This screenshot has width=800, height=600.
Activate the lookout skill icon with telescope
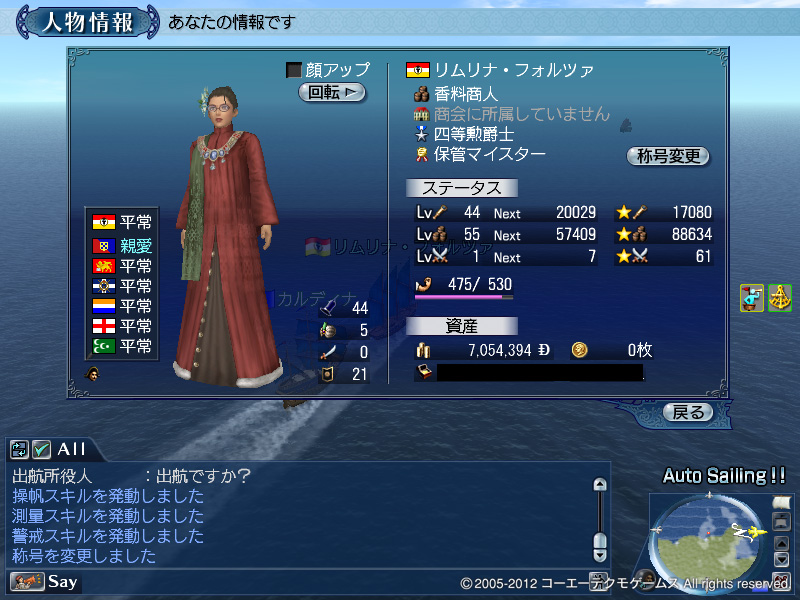752,298
